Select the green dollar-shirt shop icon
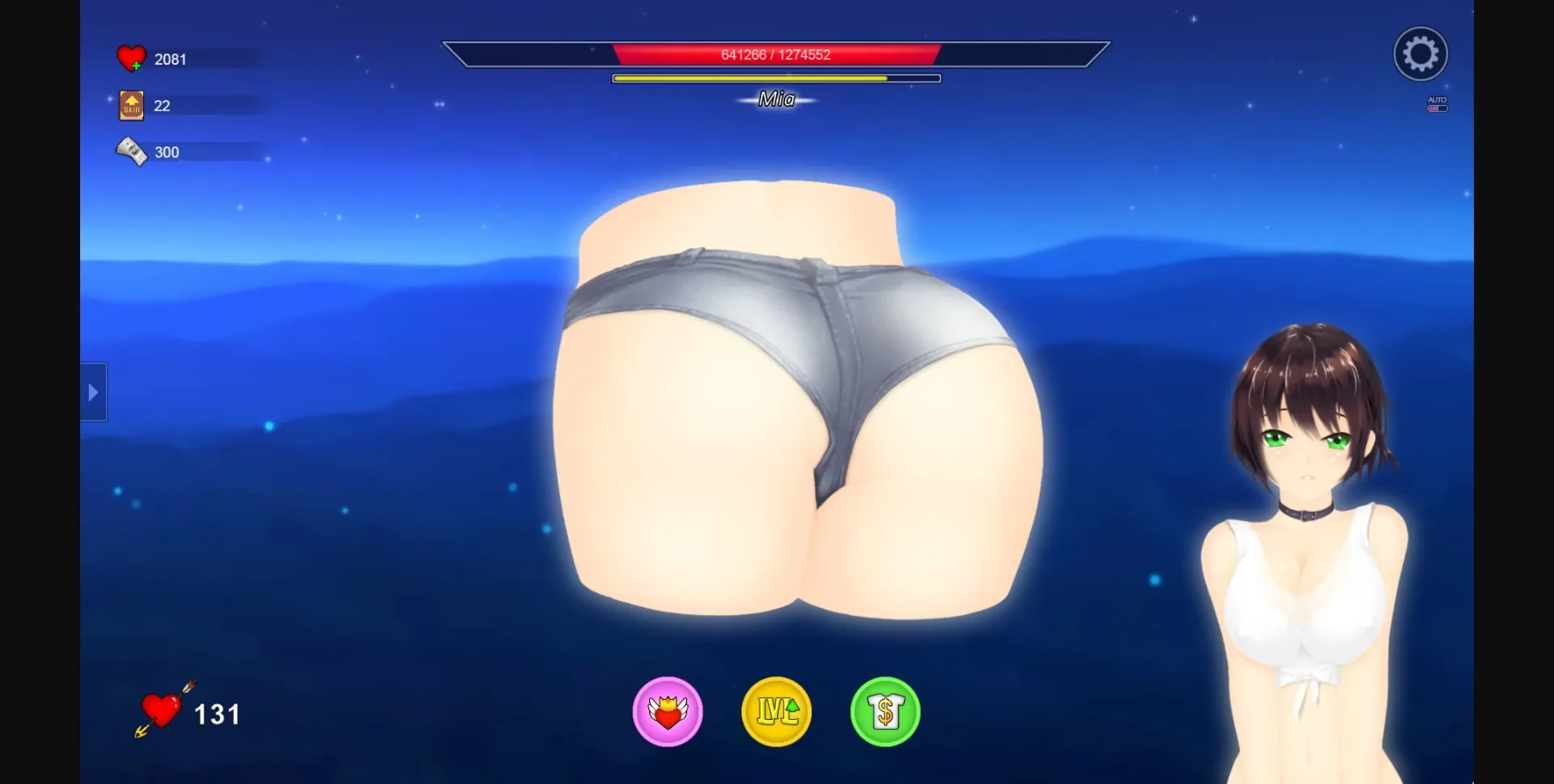 click(885, 711)
